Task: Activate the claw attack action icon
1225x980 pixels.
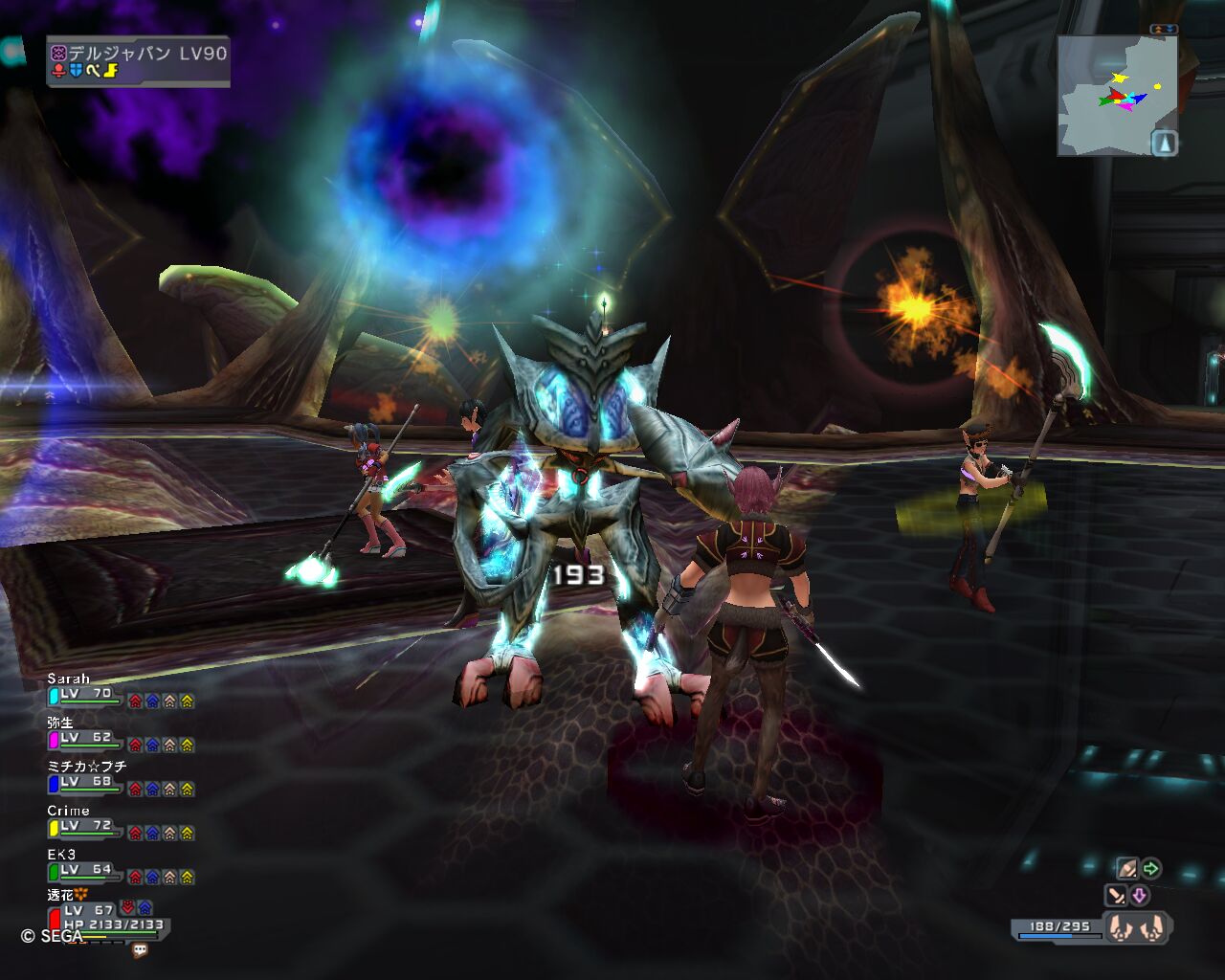Action: [x=1126, y=869]
